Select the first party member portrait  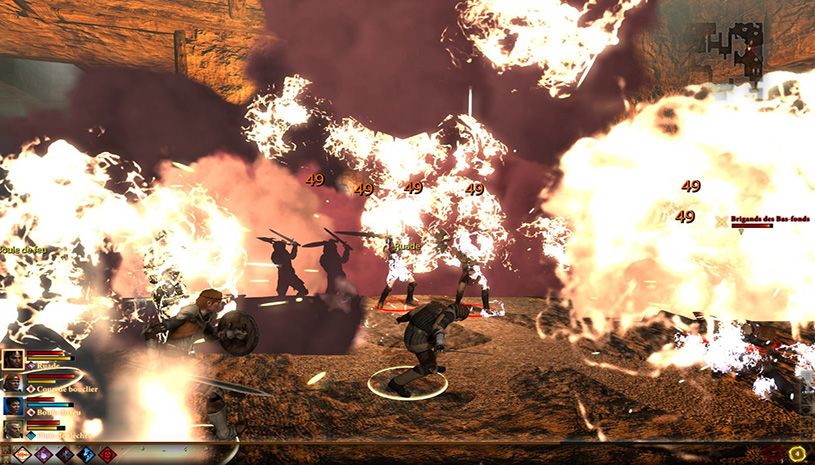click(x=13, y=360)
